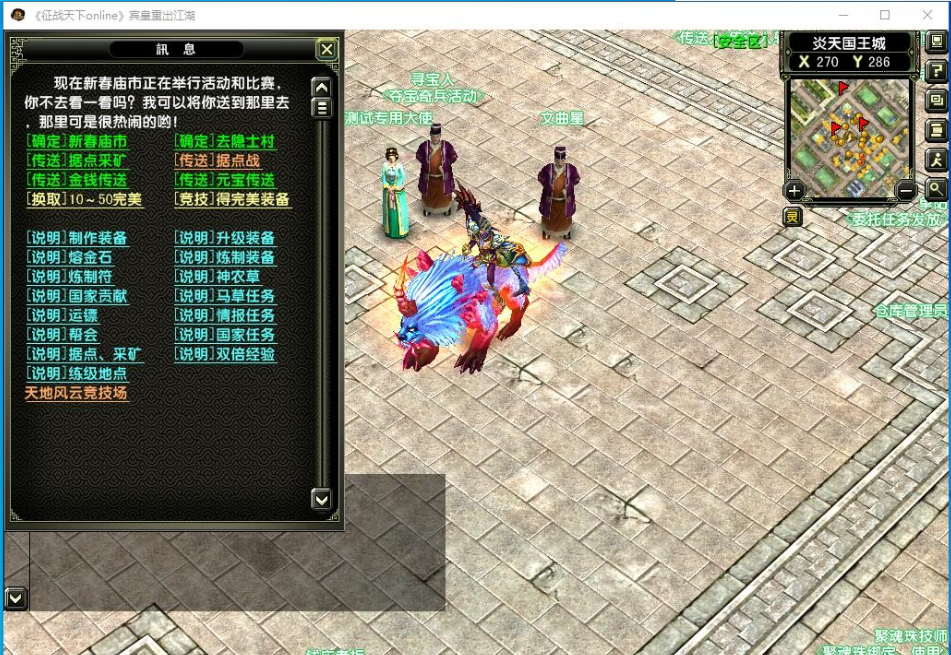The height and width of the screenshot is (655, 951).
Task: Open the question mark help icon
Action: (x=937, y=70)
